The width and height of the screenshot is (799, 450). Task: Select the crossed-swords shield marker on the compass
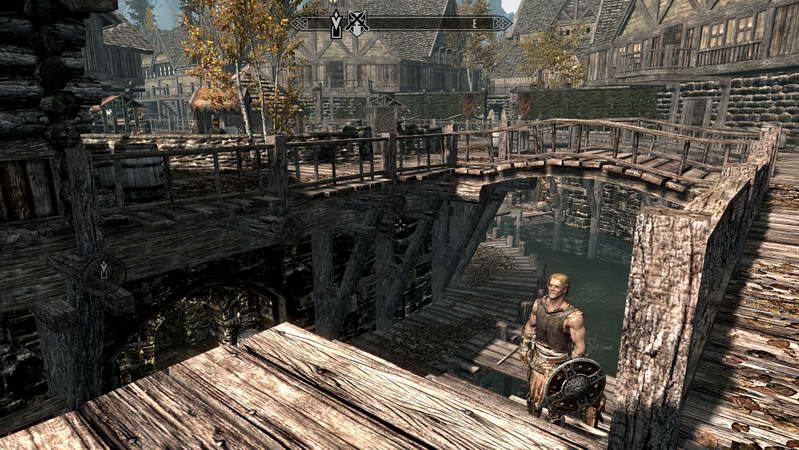coord(357,23)
